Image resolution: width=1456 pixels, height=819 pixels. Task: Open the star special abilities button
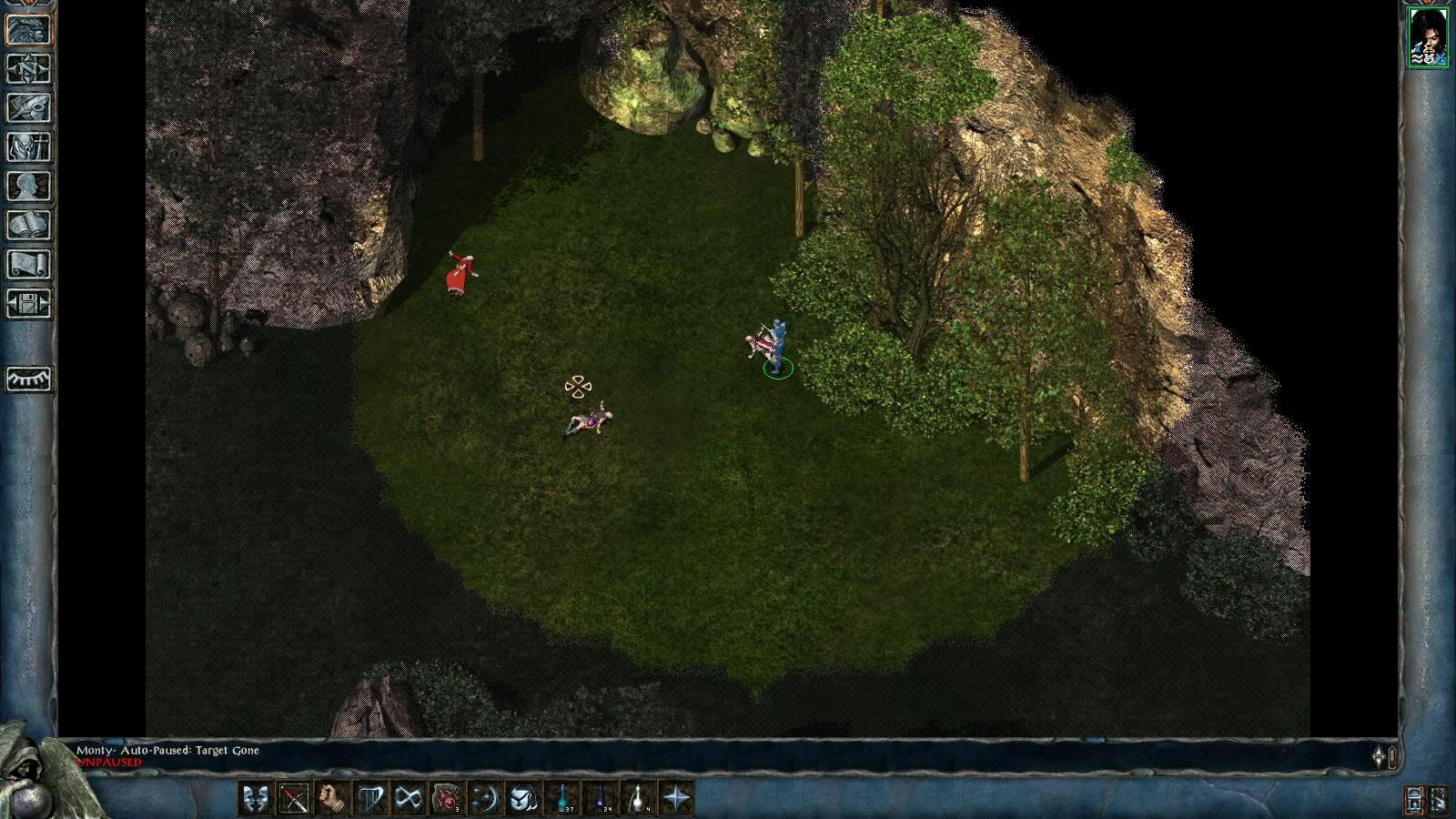(678, 798)
